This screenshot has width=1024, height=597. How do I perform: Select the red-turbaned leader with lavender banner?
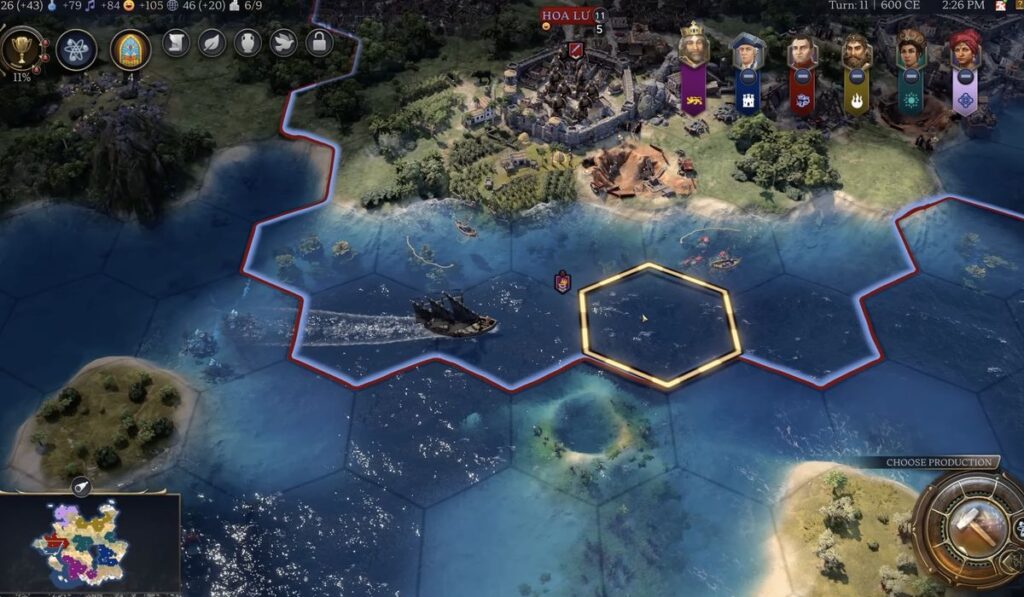[x=965, y=50]
